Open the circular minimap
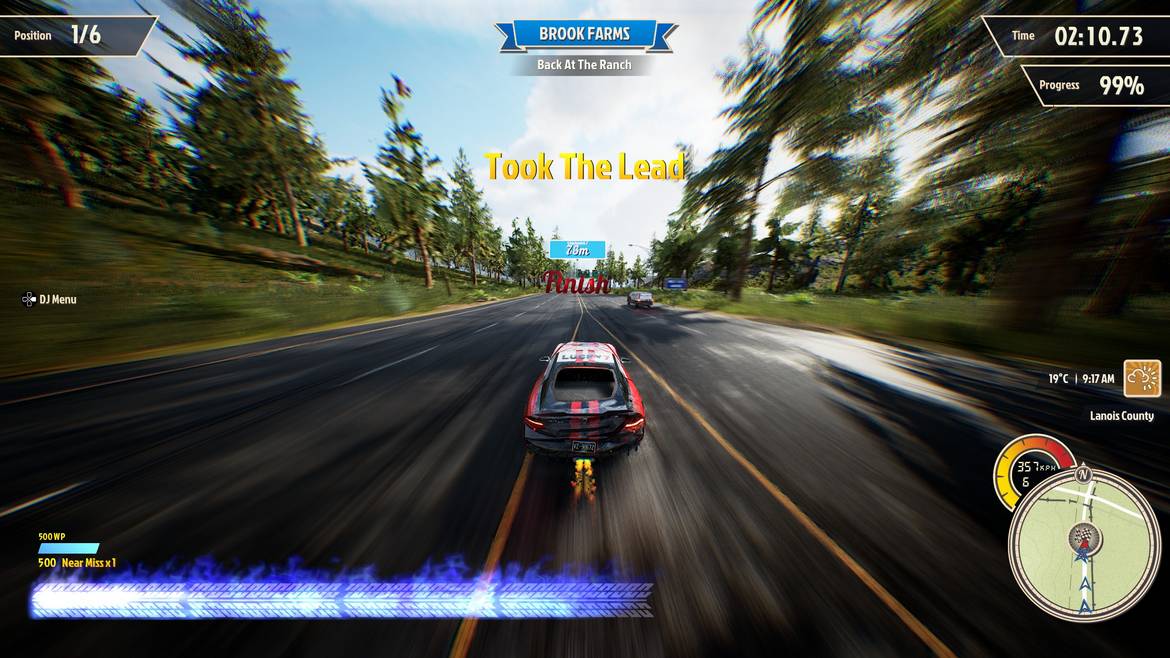Screen dimensions: 1170x658 1084,544
